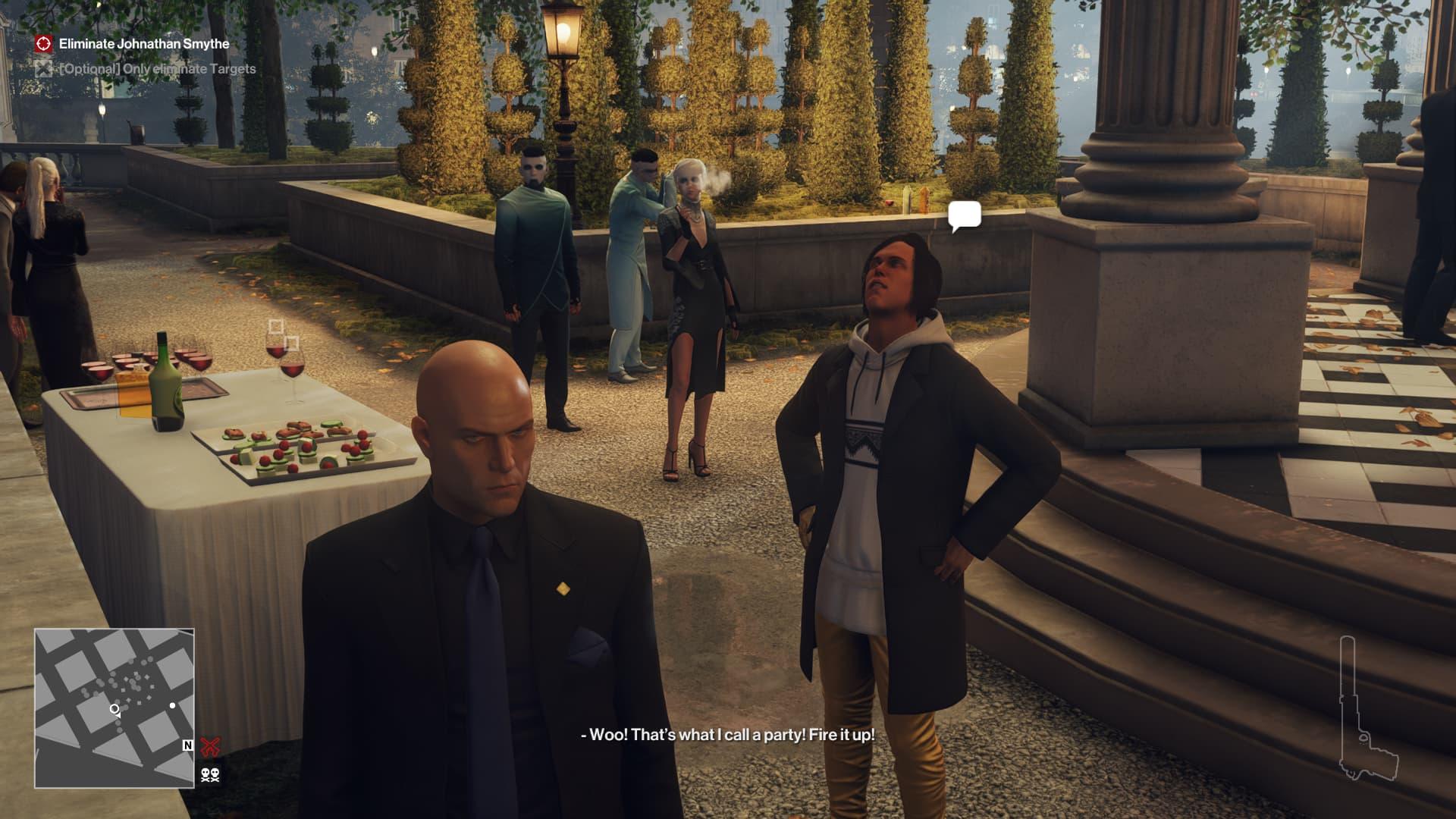
Task: Click the red crossed-out status icon
Action: (210, 747)
